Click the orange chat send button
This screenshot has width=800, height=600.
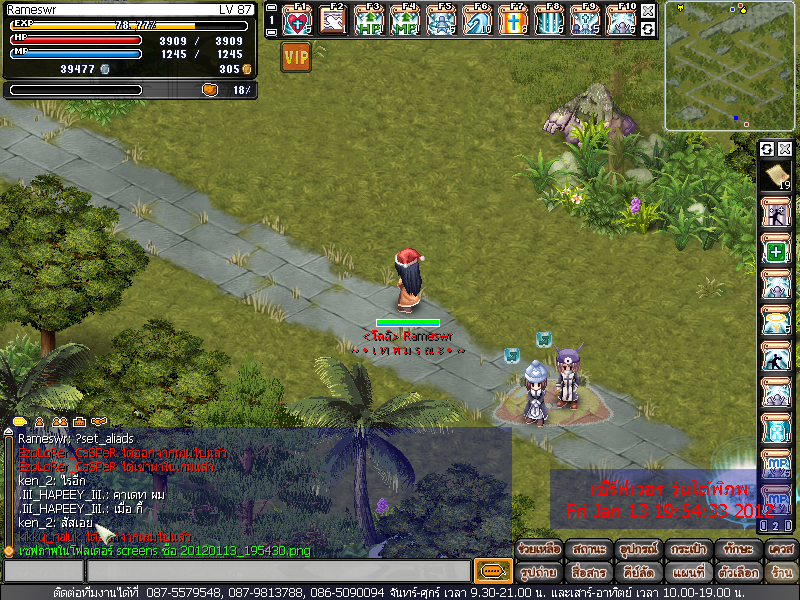(x=491, y=571)
